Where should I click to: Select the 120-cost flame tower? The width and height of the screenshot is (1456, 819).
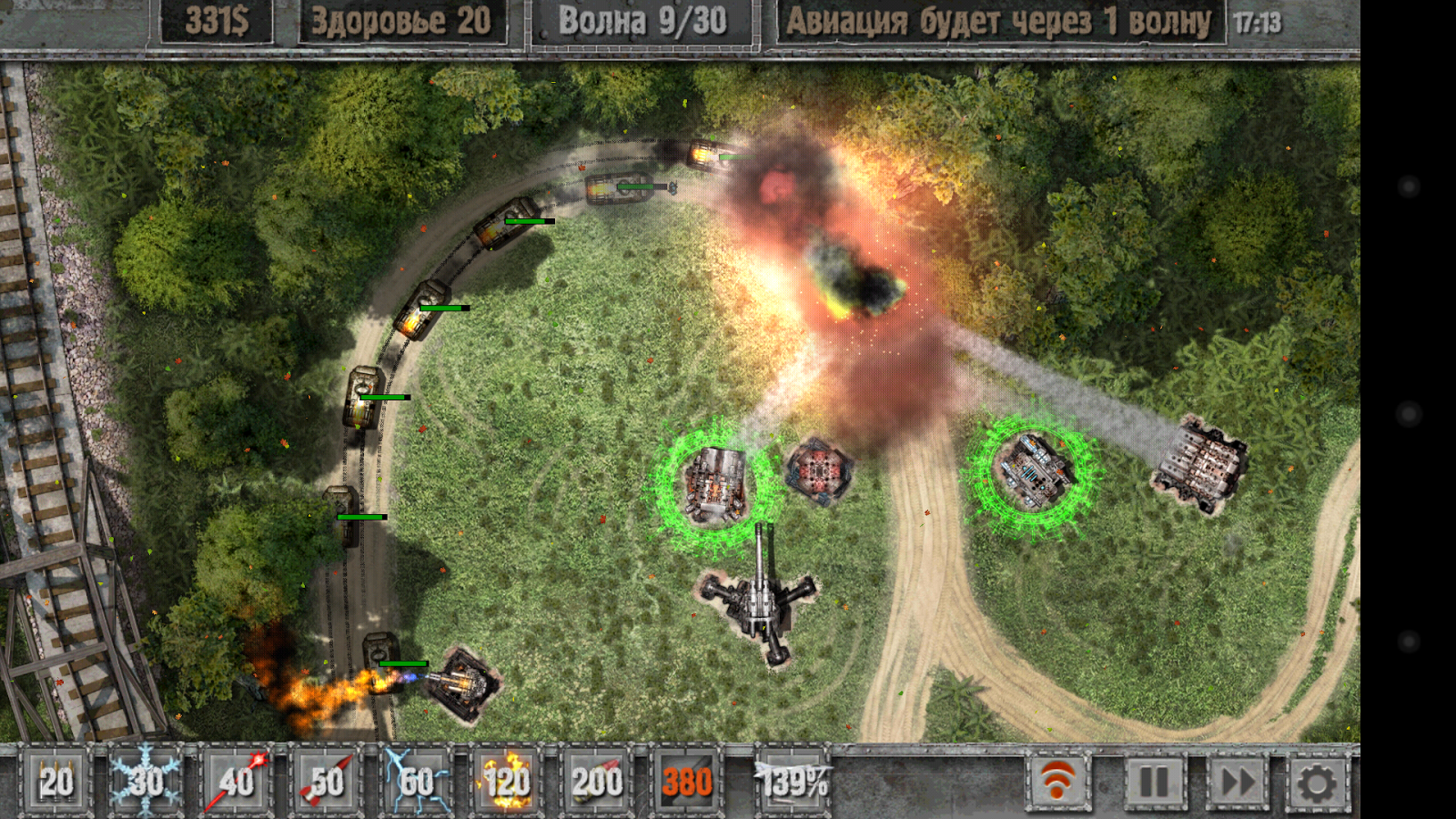(x=506, y=781)
